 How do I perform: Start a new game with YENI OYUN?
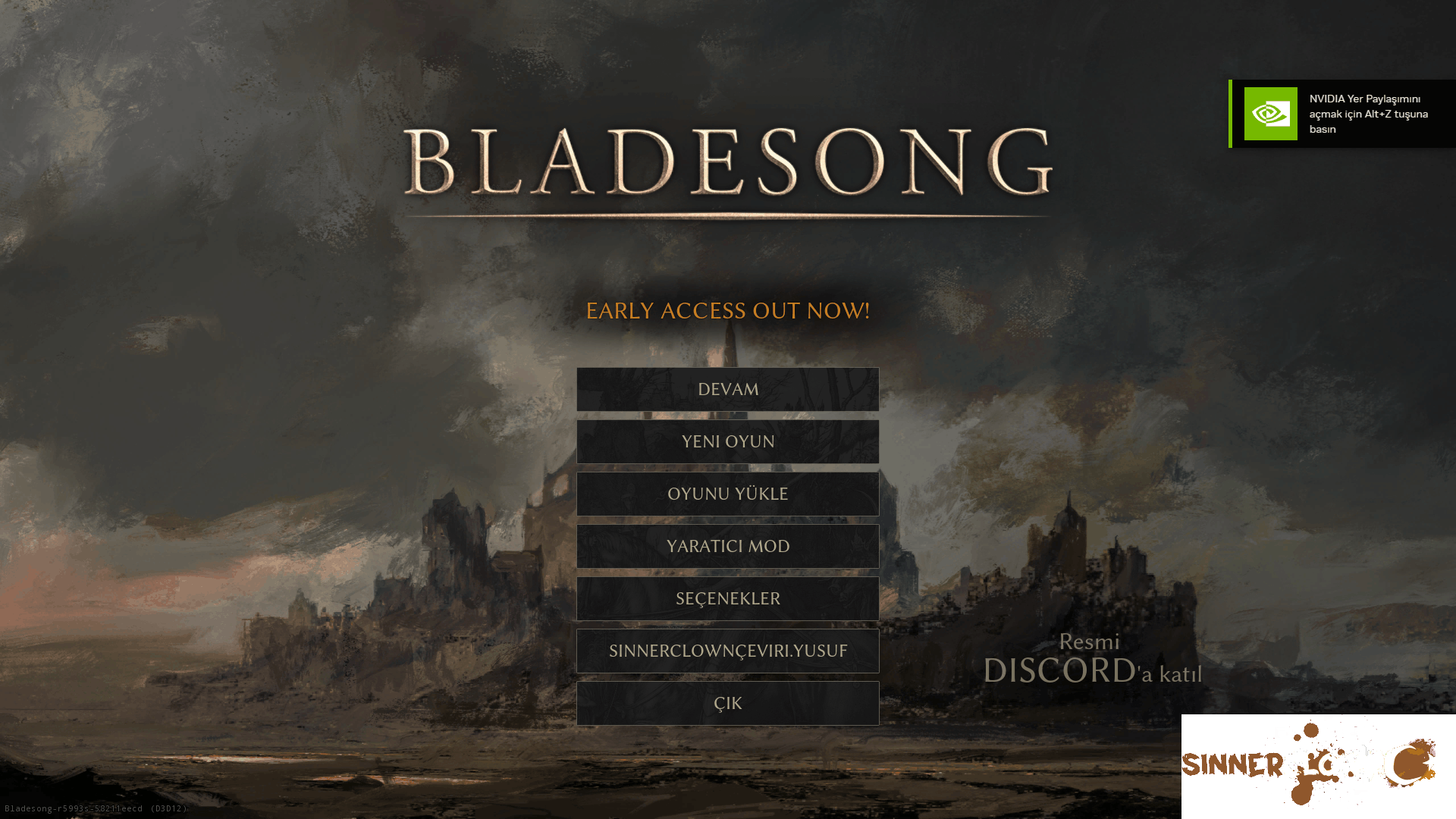[727, 441]
